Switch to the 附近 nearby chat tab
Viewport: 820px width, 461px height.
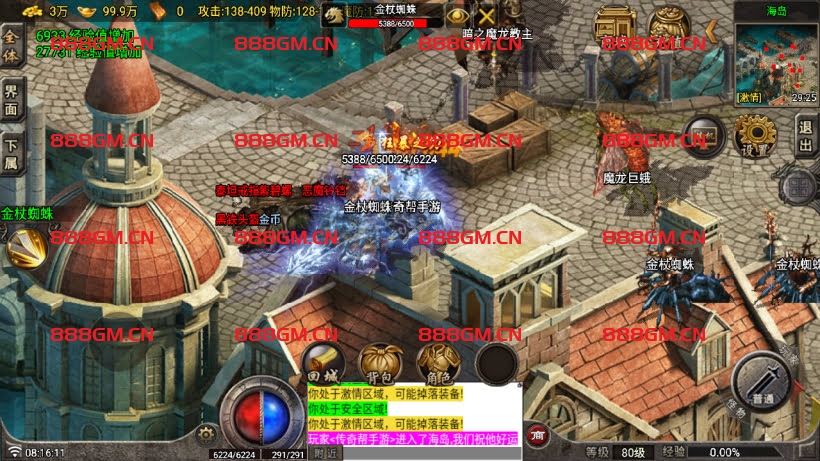click(327, 453)
